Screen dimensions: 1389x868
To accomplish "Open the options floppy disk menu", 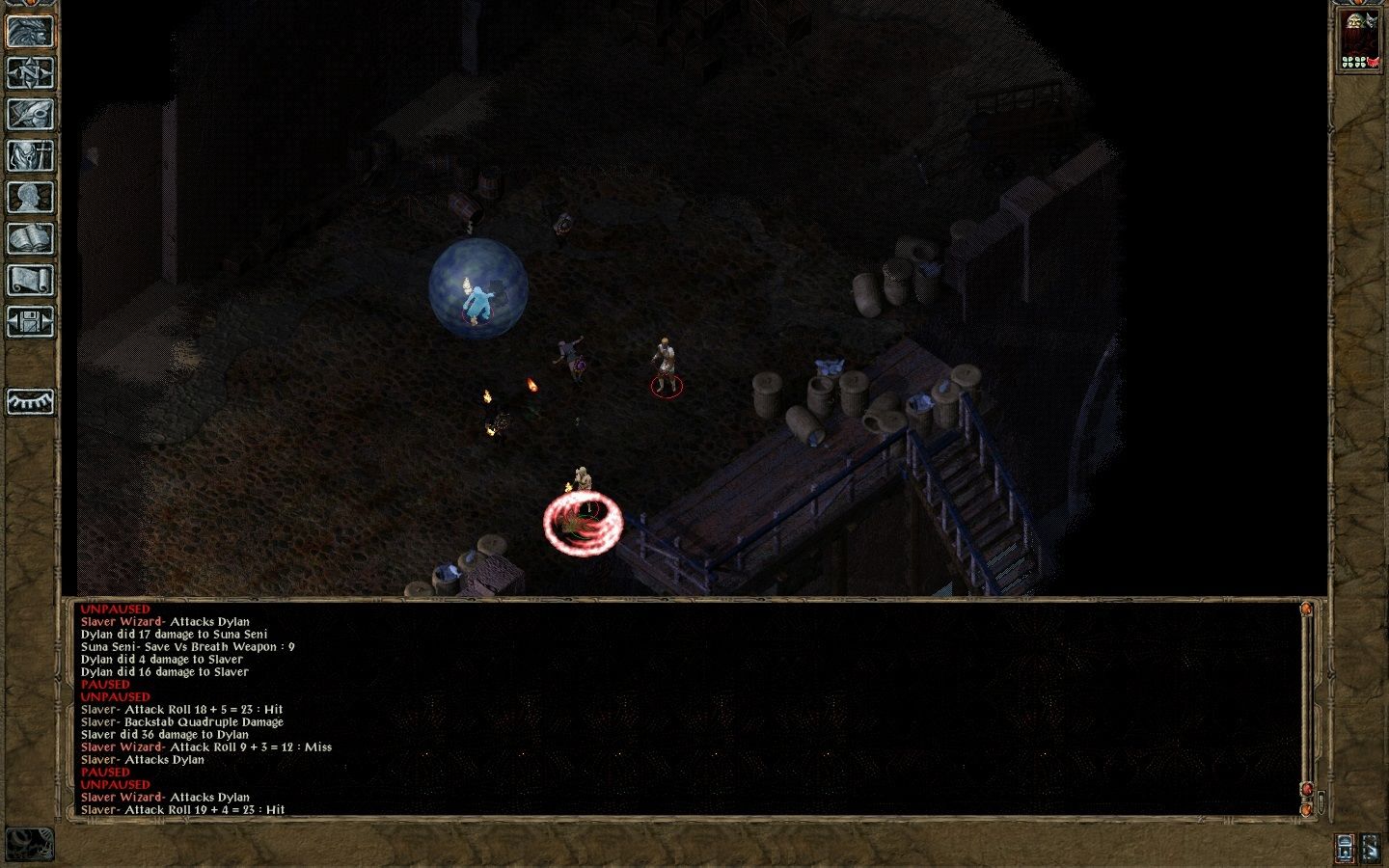I will tap(30, 321).
